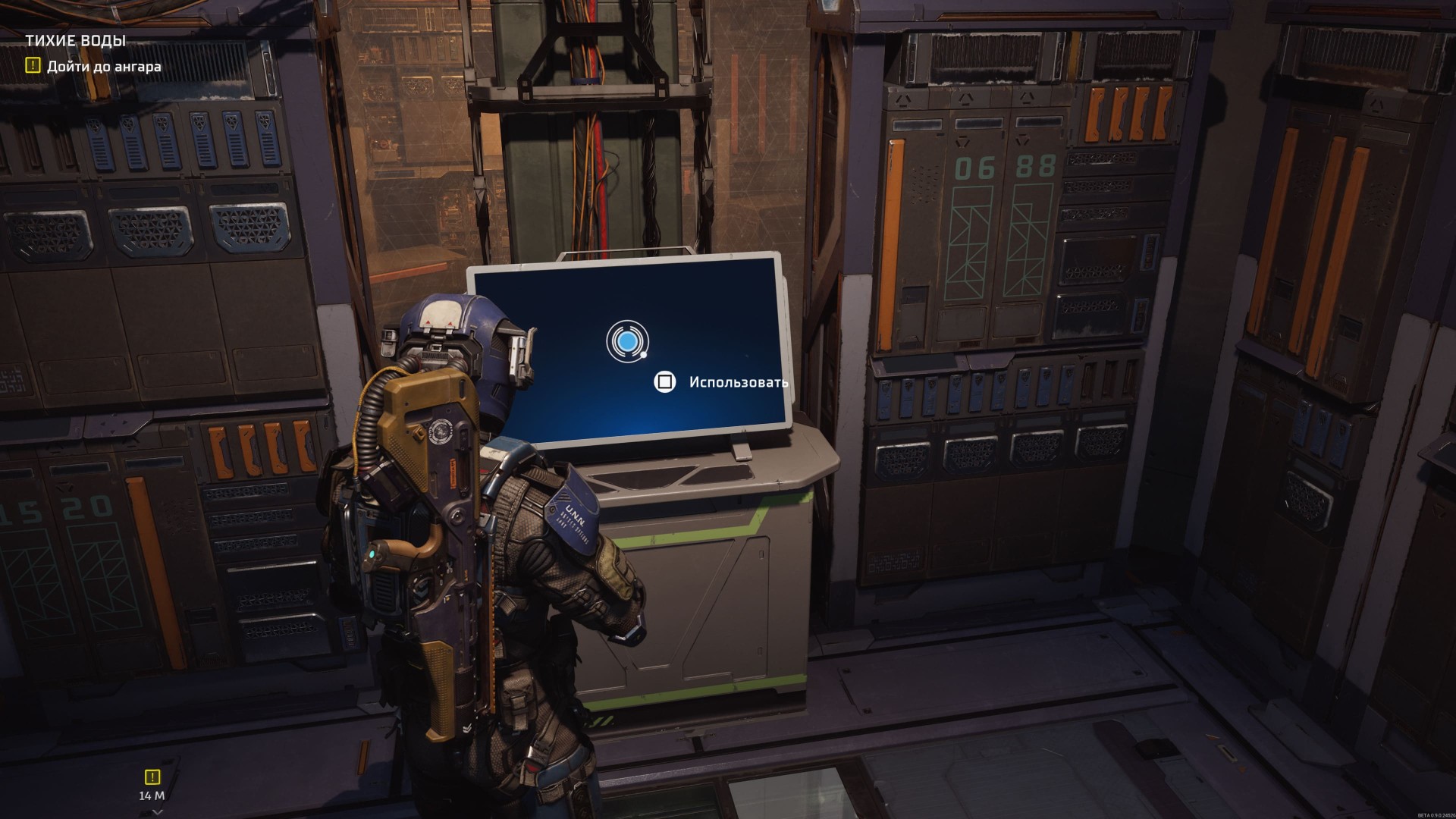Open the locker door labeled 88
The height and width of the screenshot is (819, 1456).
(x=1031, y=227)
